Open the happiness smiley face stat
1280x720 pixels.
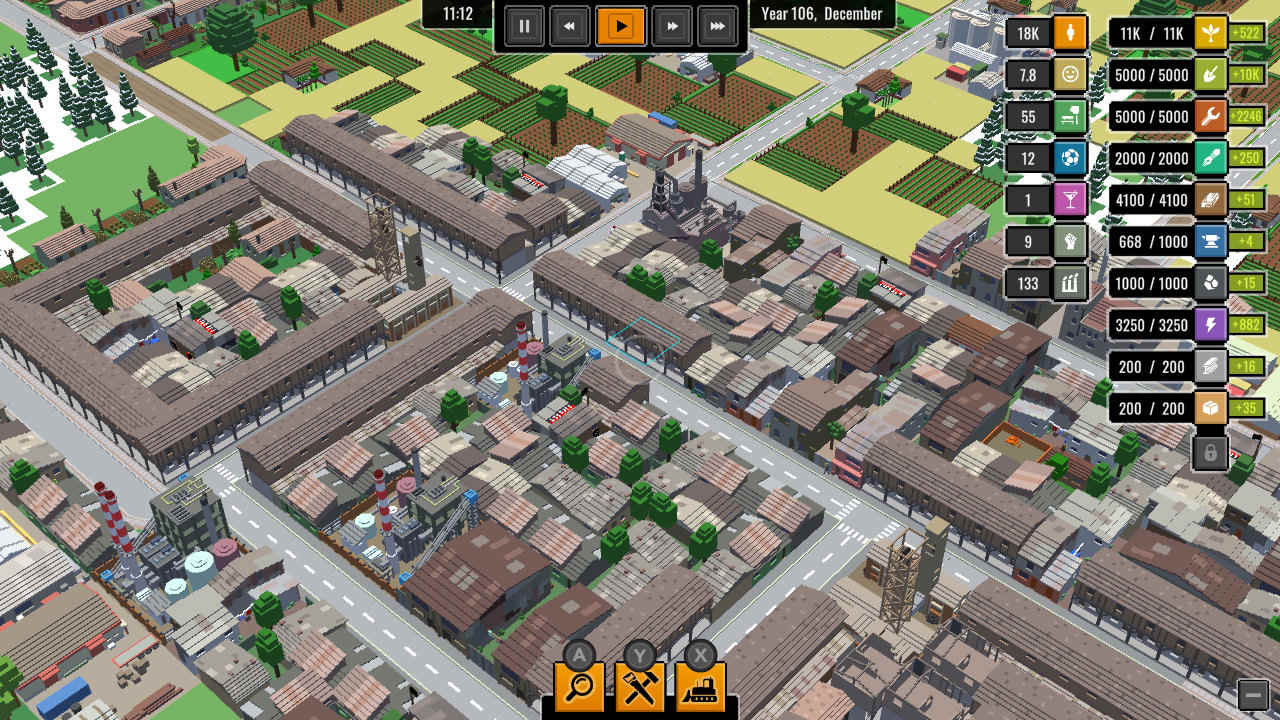point(1069,74)
